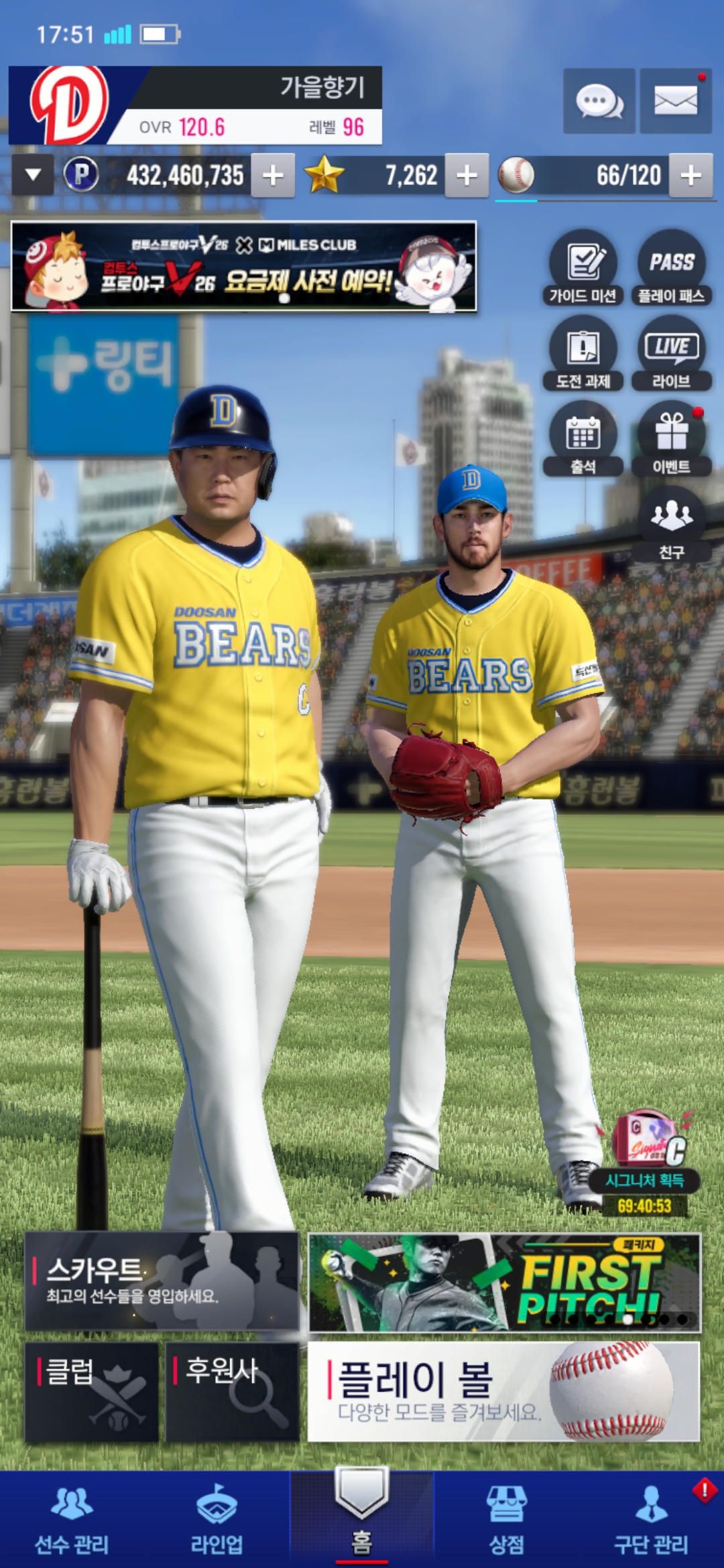The height and width of the screenshot is (1568, 724).
Task: Refill baseball energy with plus button
Action: (690, 176)
